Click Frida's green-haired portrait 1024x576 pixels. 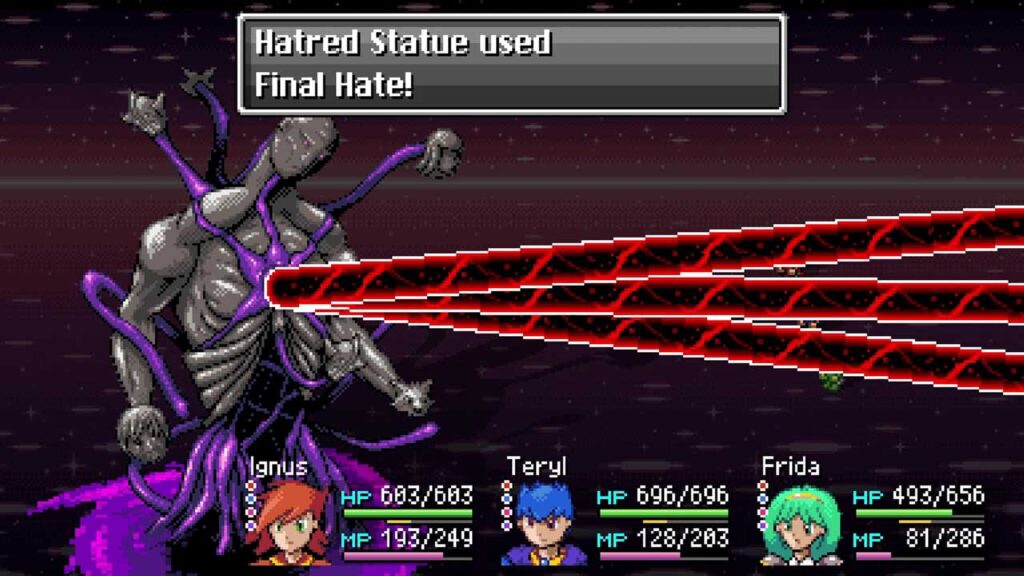[802, 523]
